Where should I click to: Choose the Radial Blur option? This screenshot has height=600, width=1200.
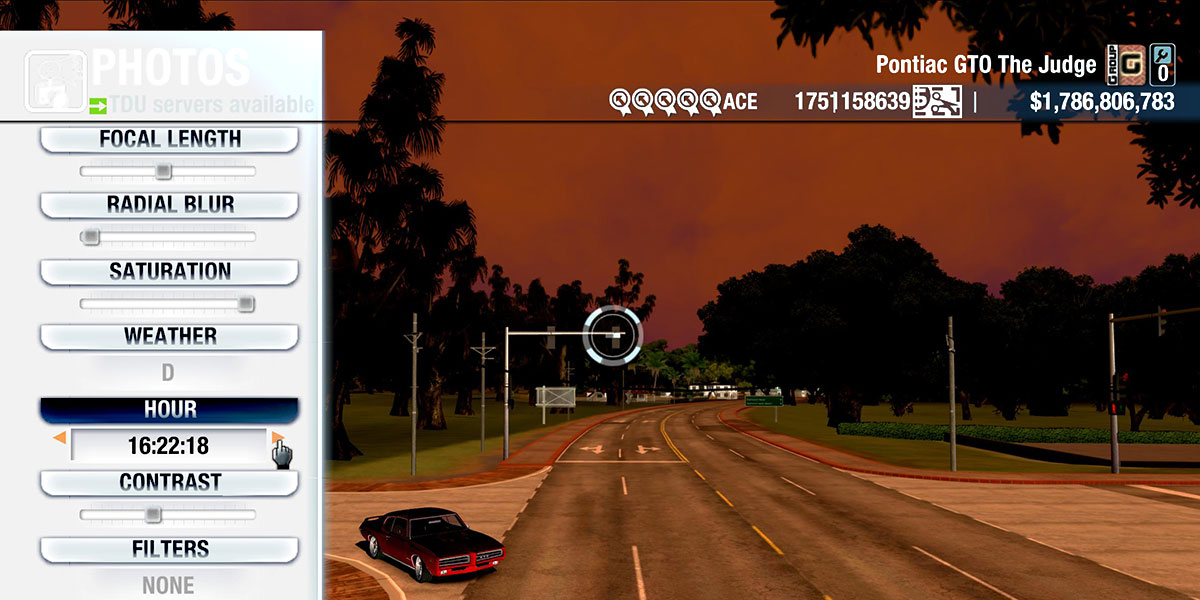[x=169, y=205]
